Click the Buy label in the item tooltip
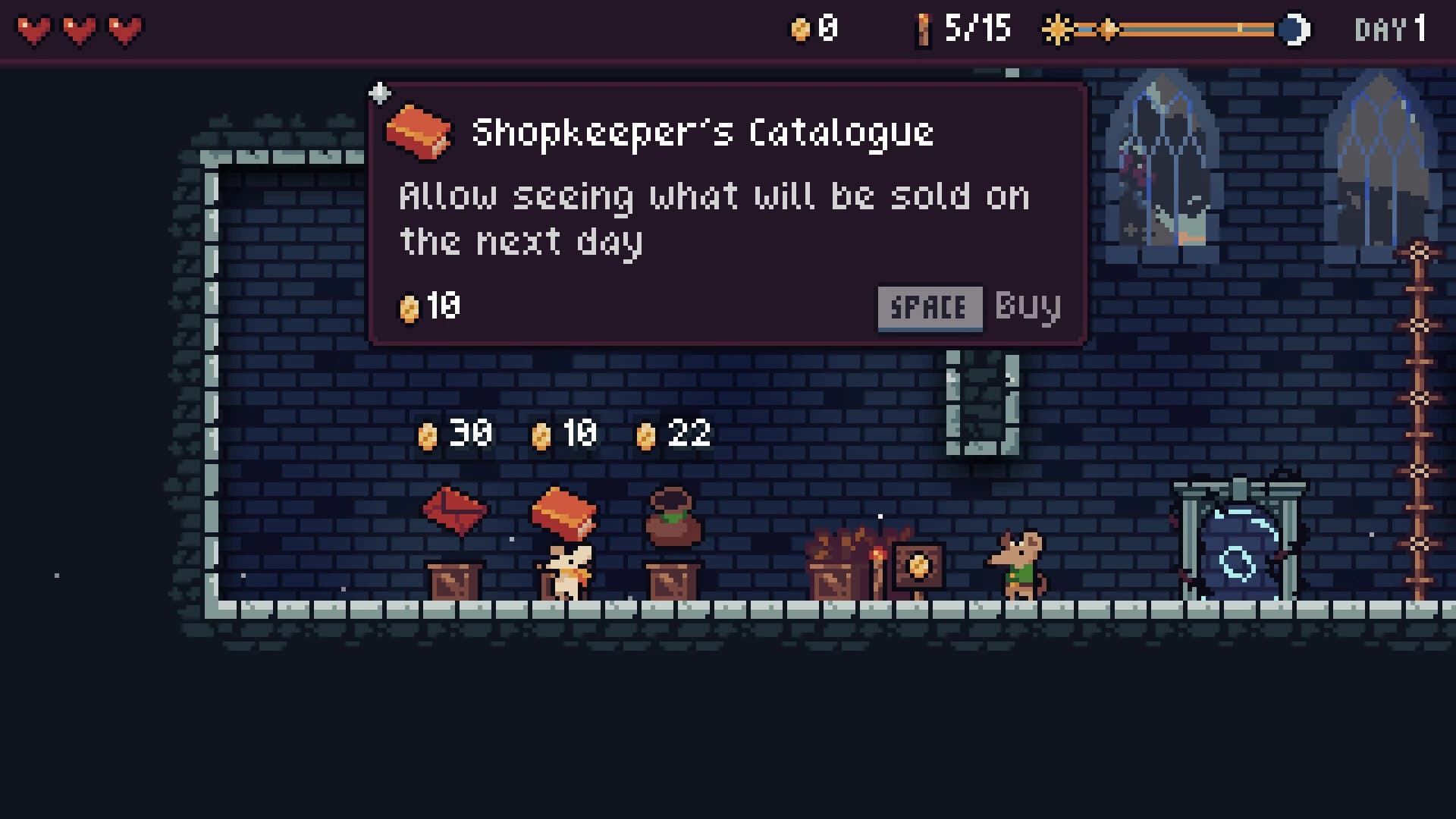 coord(1028,307)
